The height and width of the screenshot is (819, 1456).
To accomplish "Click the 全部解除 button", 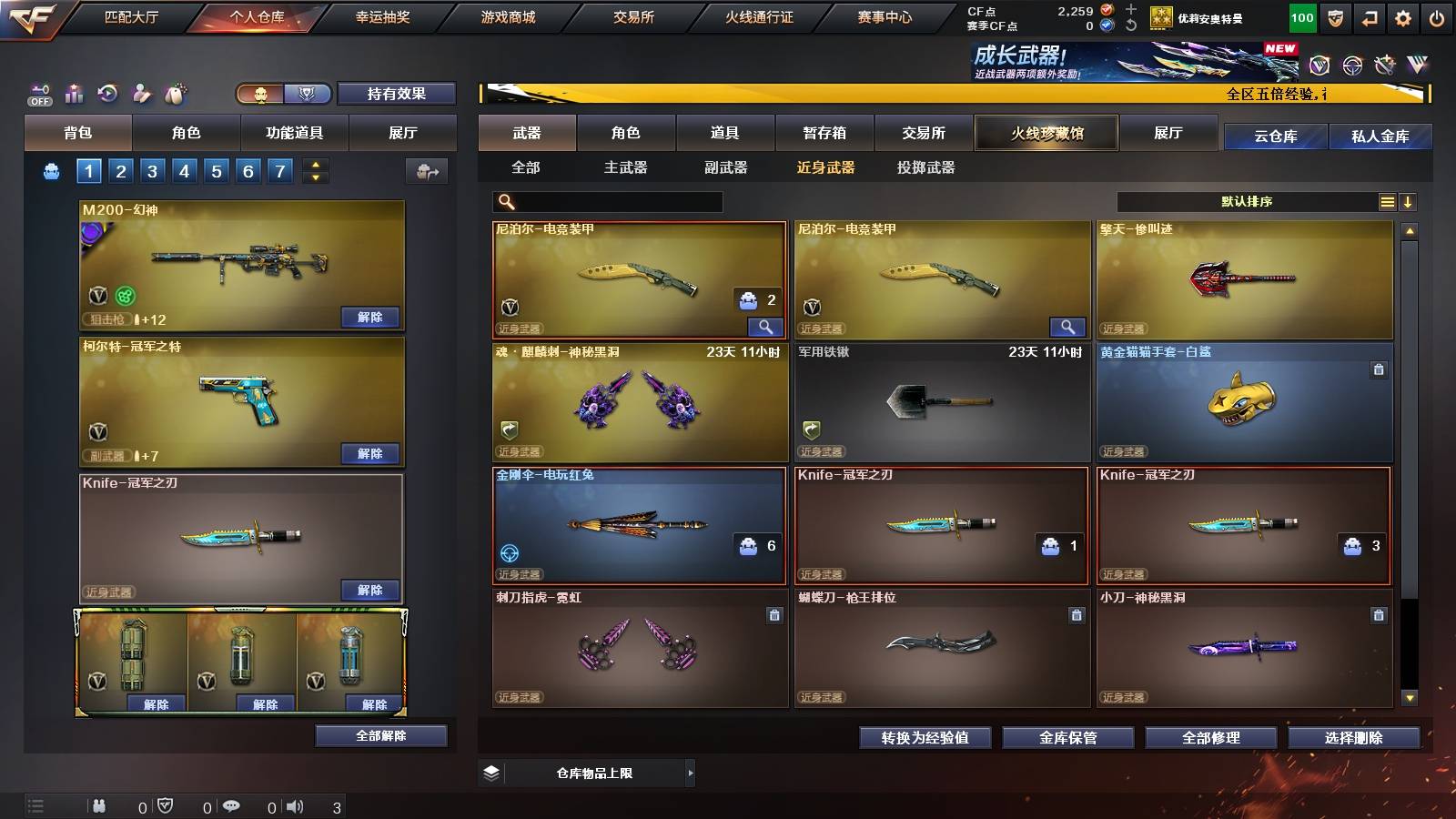I will [381, 735].
